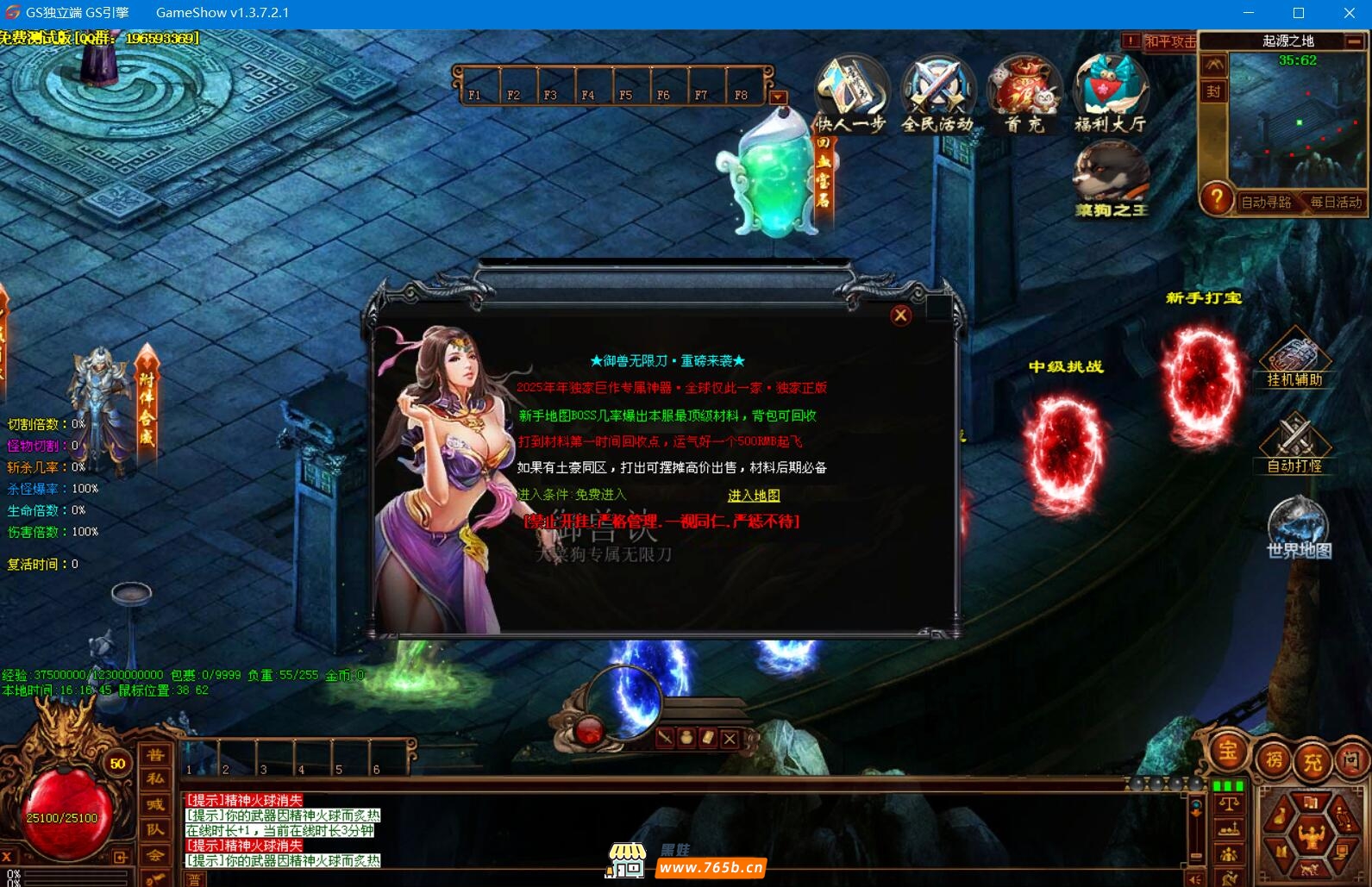The height and width of the screenshot is (887, 1372).
Task: Open the 宝 treasure round button
Action: click(x=1227, y=751)
